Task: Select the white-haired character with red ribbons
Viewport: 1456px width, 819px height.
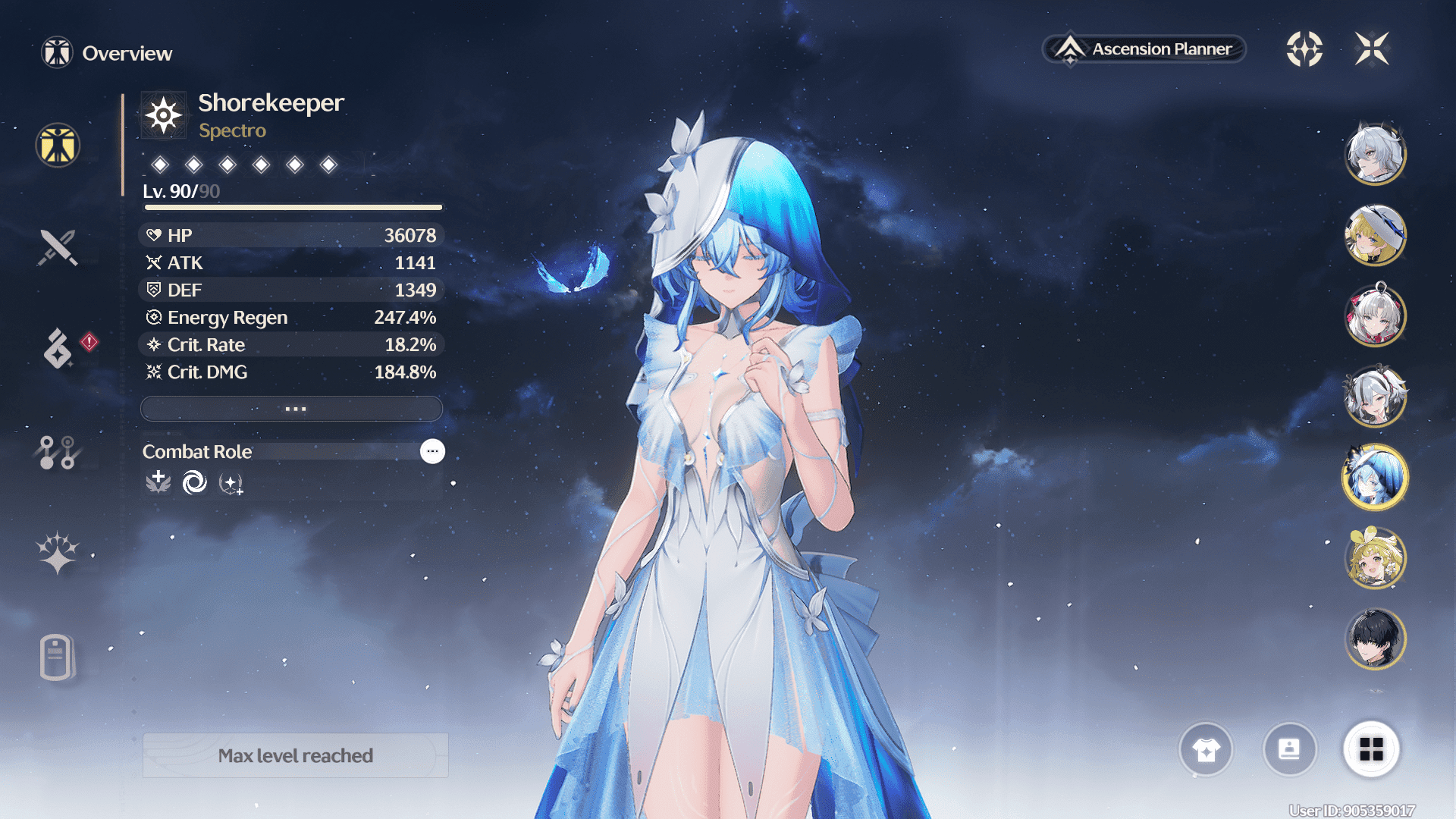Action: 1375,315
